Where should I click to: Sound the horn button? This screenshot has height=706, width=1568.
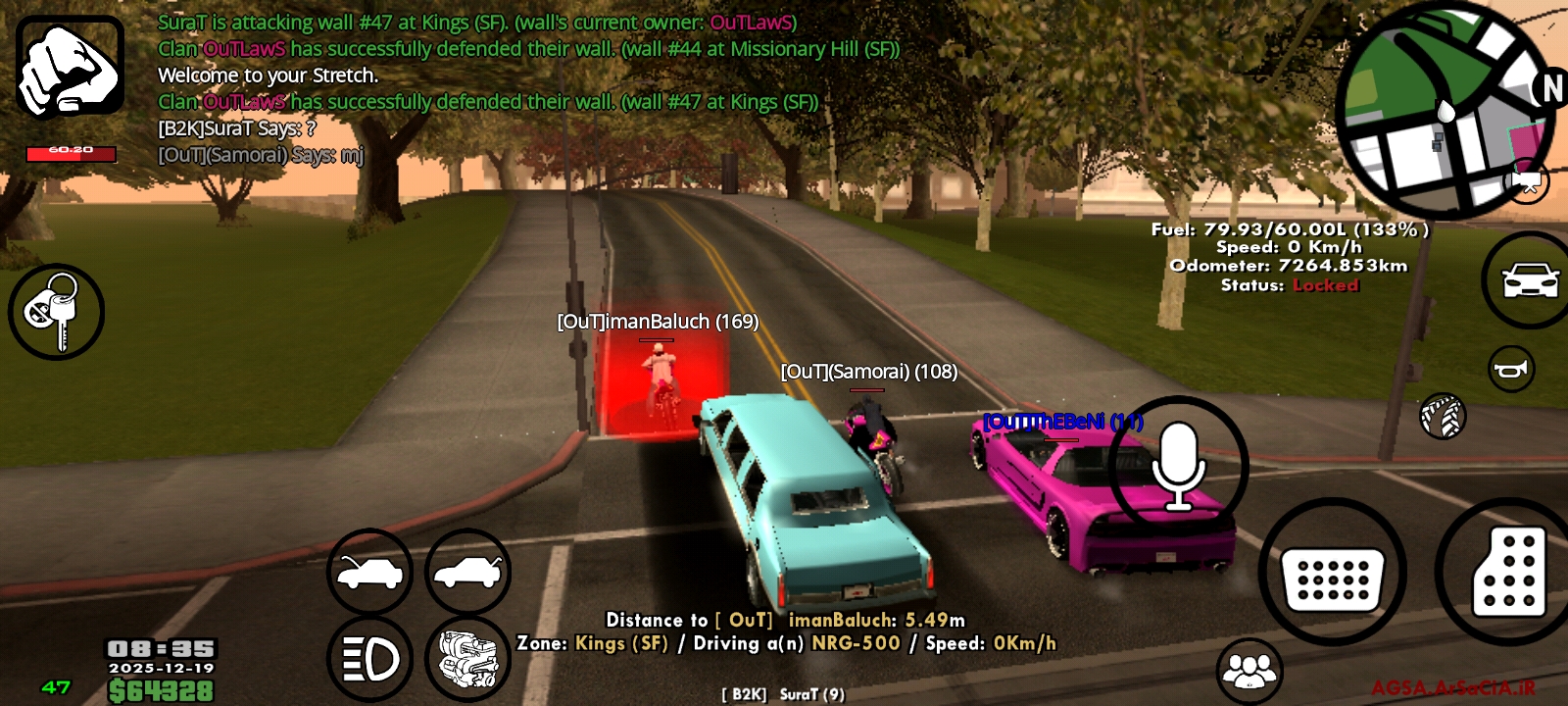(1511, 370)
